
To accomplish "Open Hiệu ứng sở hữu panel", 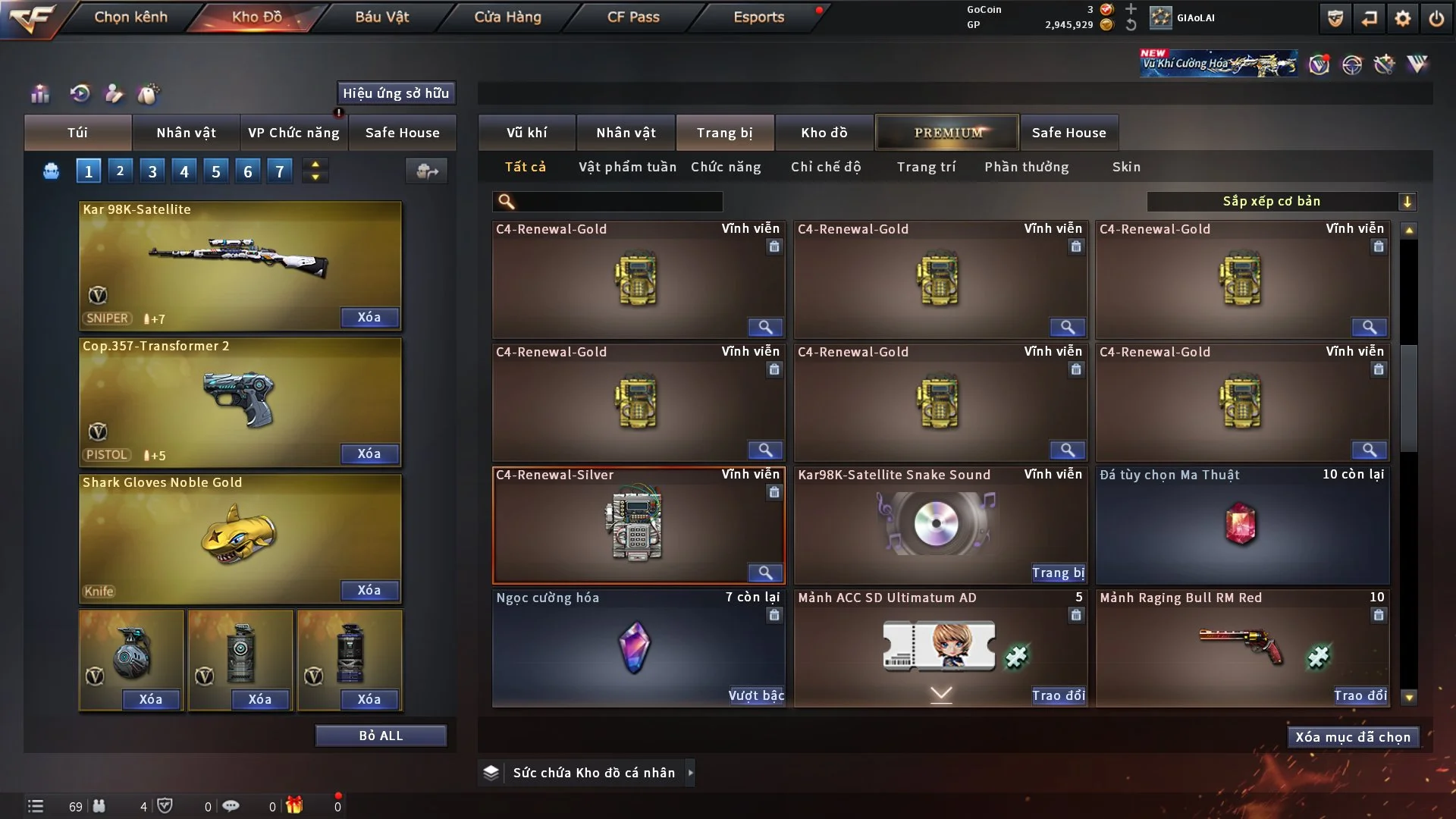I will tap(396, 93).
